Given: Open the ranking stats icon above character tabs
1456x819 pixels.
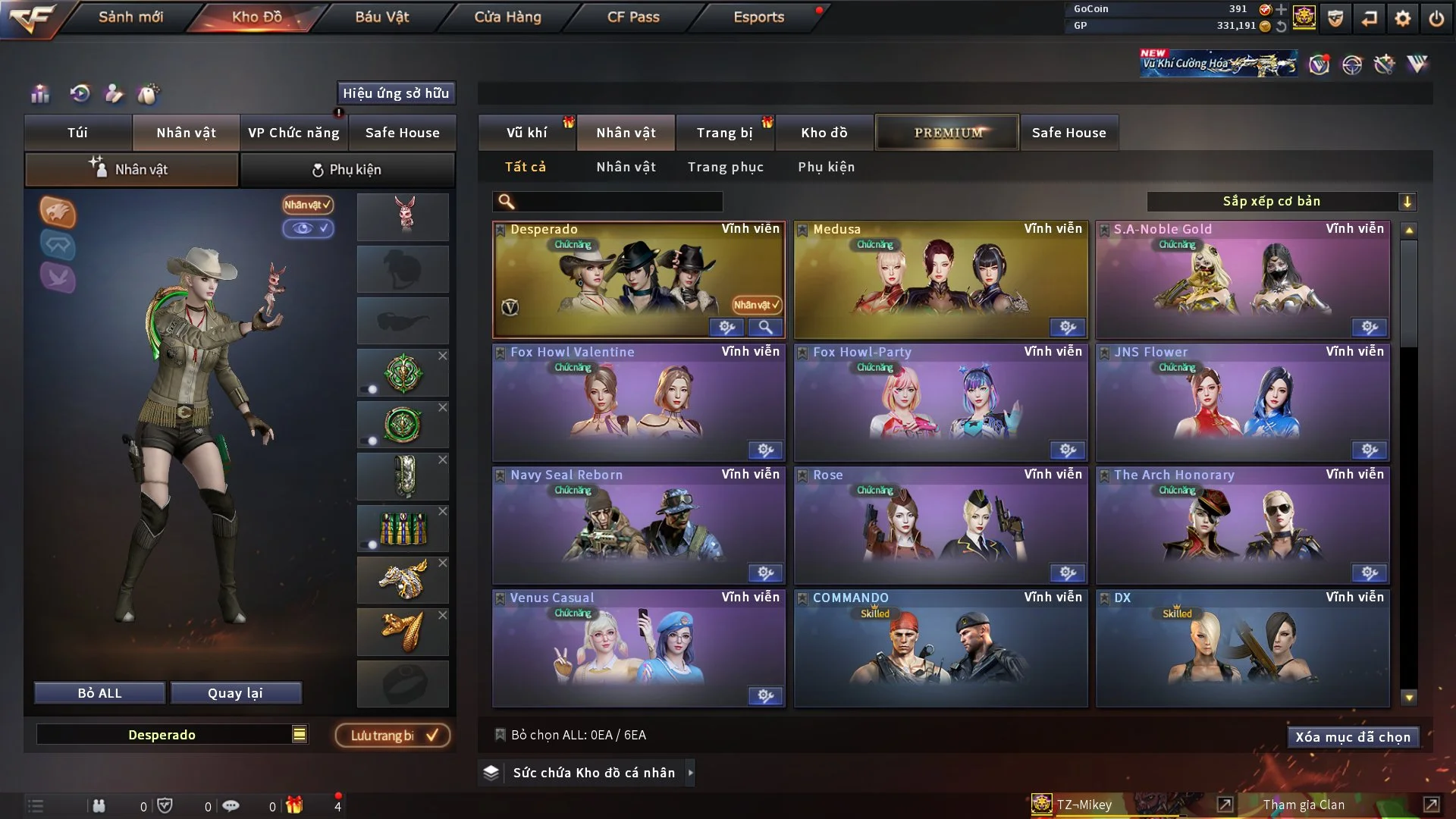Looking at the screenshot, I should (39, 94).
